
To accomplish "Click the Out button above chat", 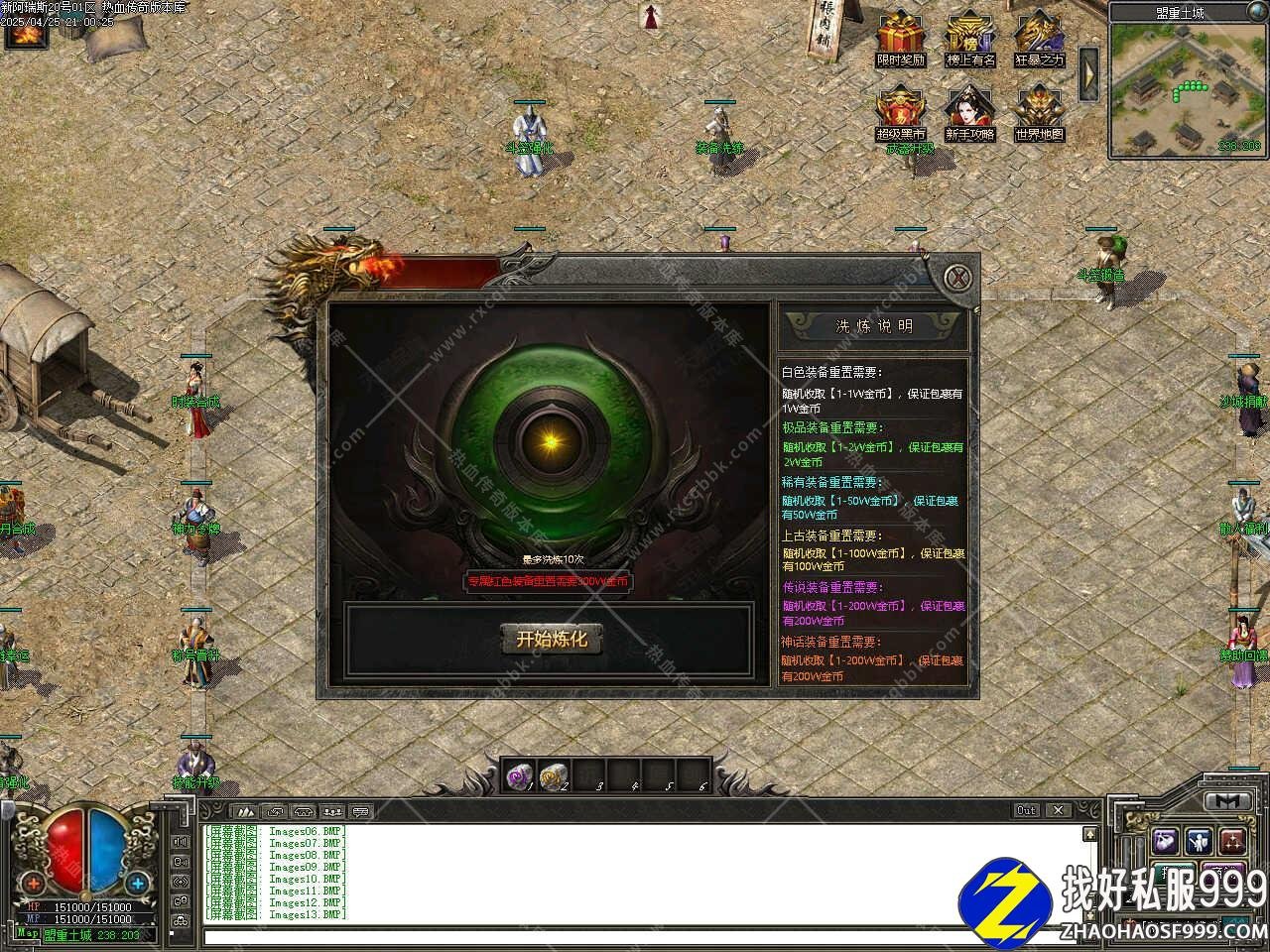I will pyautogui.click(x=1027, y=810).
